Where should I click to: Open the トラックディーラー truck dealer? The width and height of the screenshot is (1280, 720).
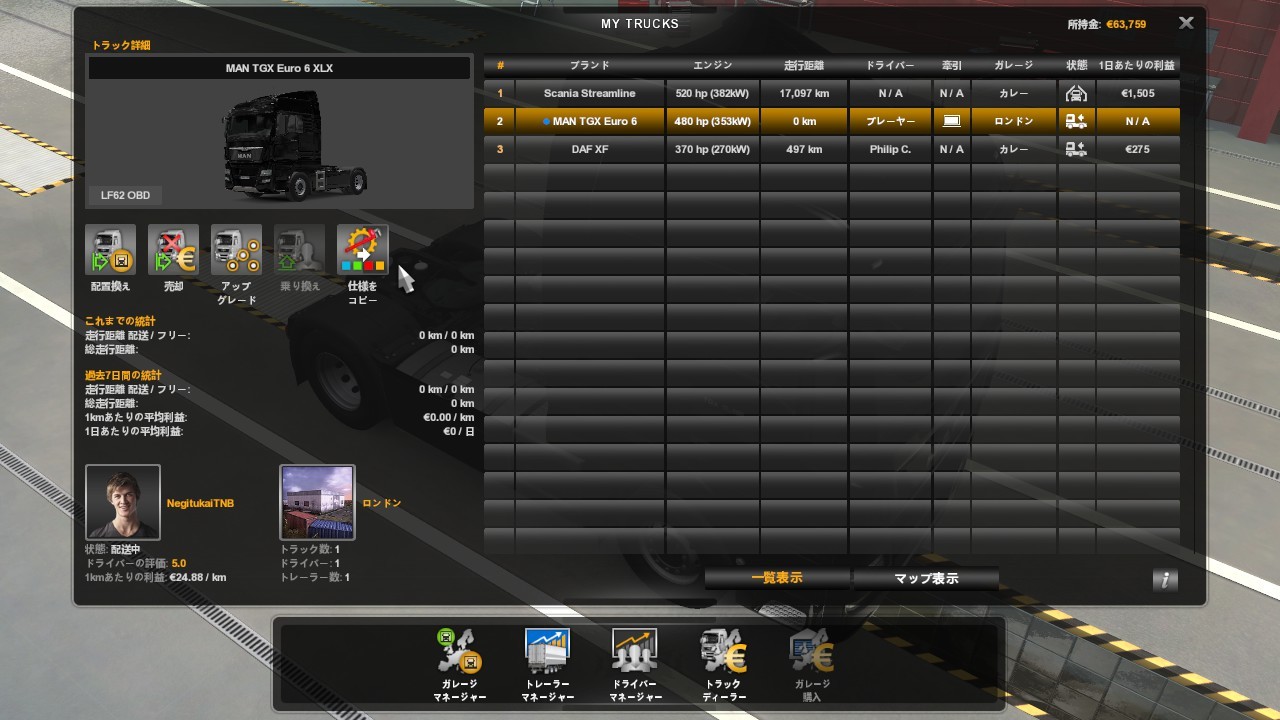click(x=723, y=655)
